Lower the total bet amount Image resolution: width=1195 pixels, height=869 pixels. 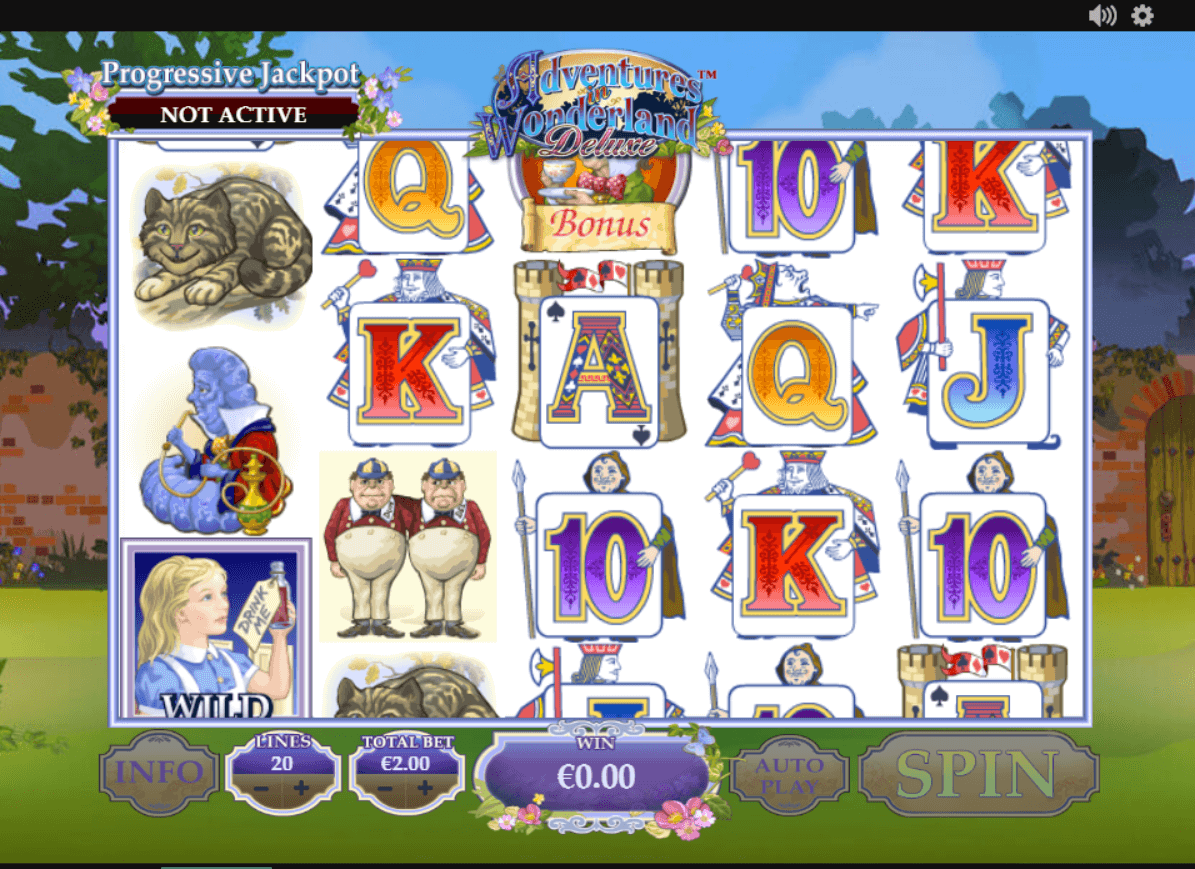tap(385, 789)
